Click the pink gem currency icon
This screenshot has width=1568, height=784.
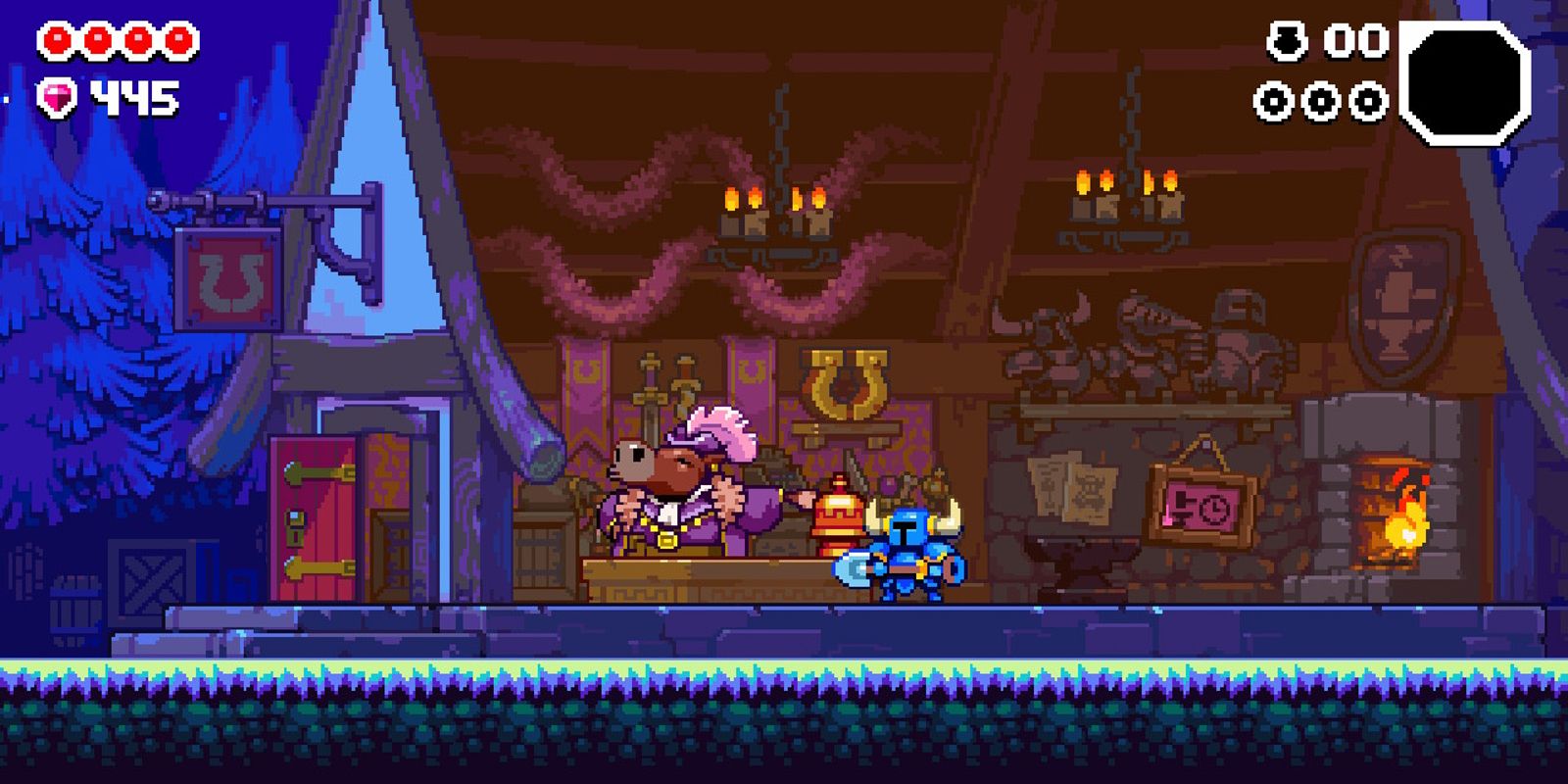[57, 95]
